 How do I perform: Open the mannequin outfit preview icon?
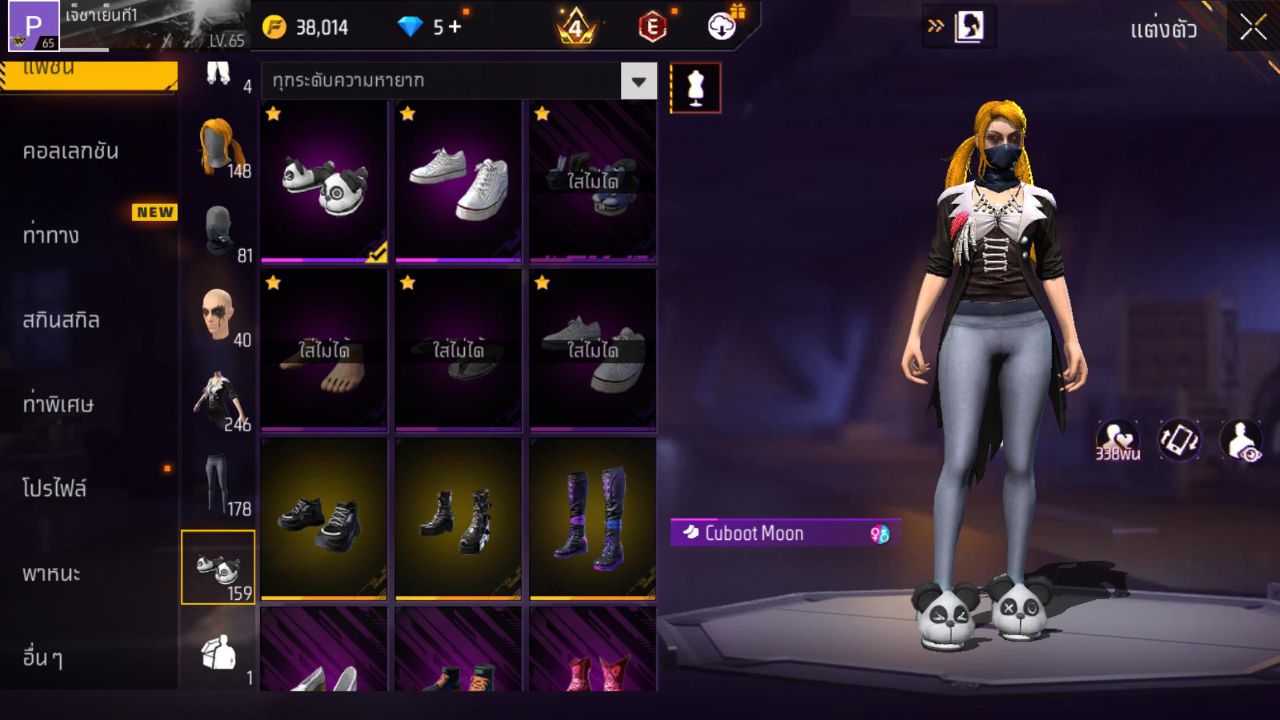(695, 87)
